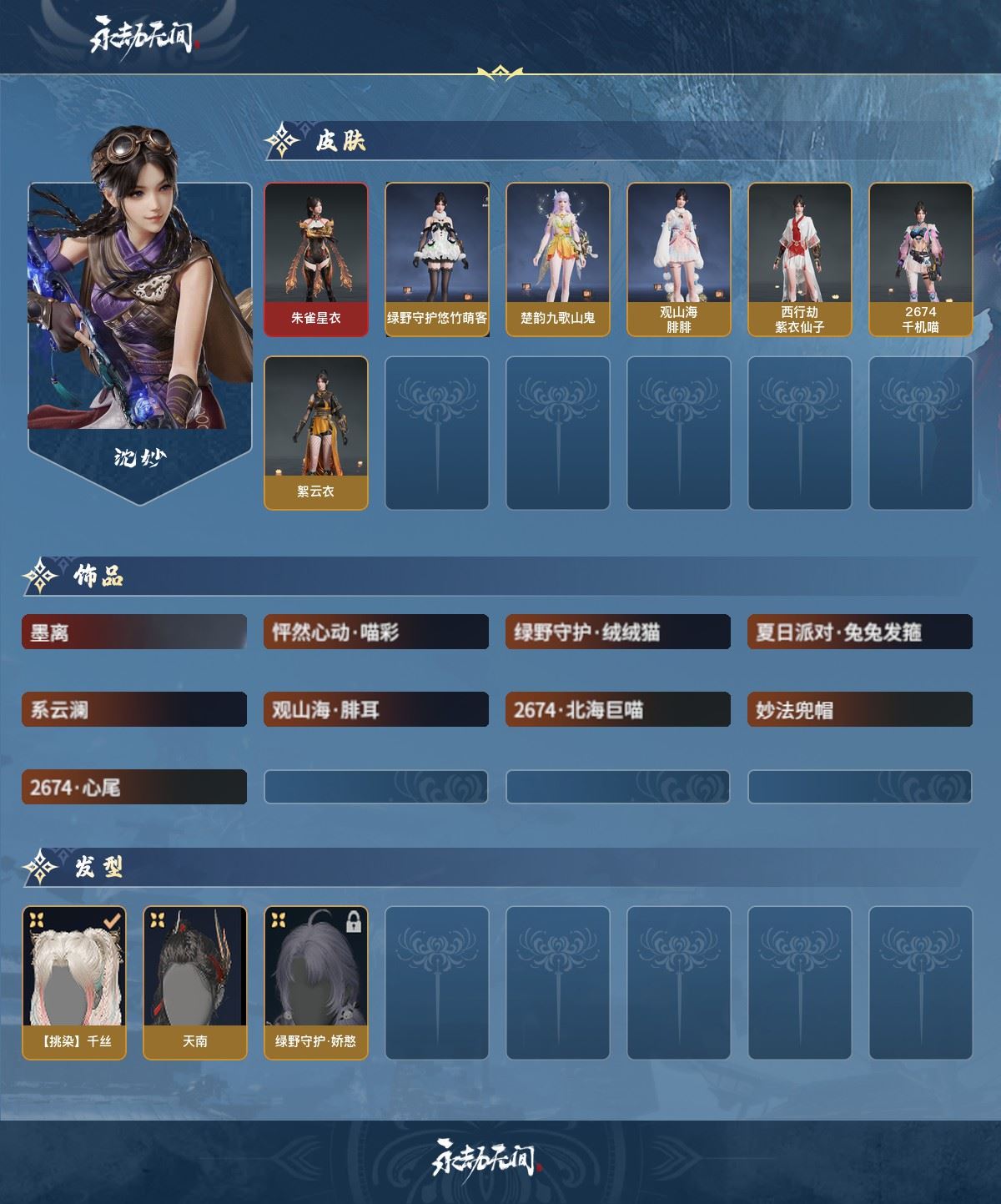
Task: Select the 系云澜 accessory entry
Action: 134,710
